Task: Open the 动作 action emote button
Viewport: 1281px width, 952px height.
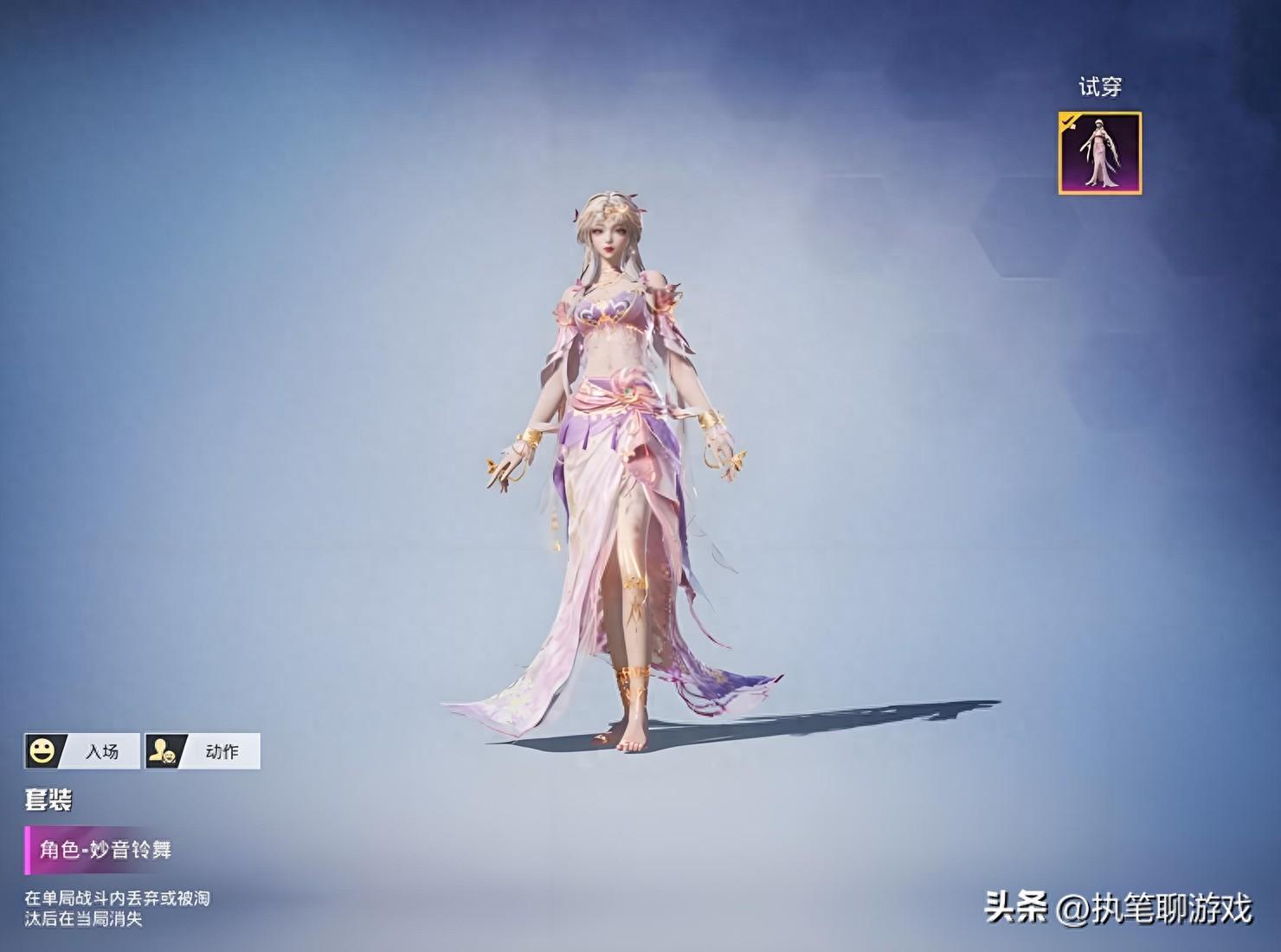Action: pyautogui.click(x=203, y=751)
